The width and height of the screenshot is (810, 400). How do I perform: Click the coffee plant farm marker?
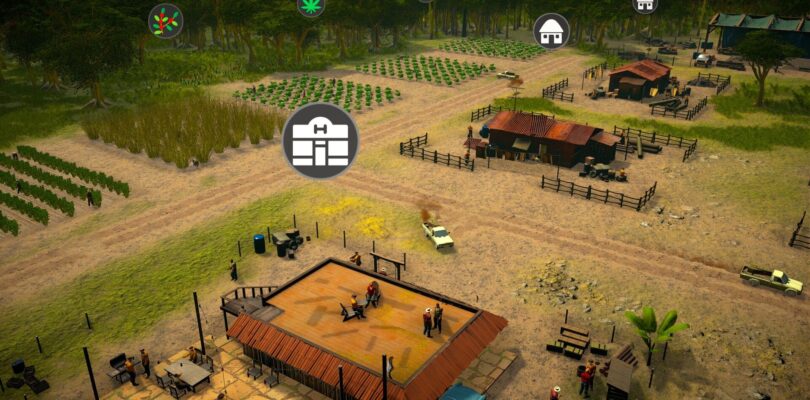tap(166, 21)
